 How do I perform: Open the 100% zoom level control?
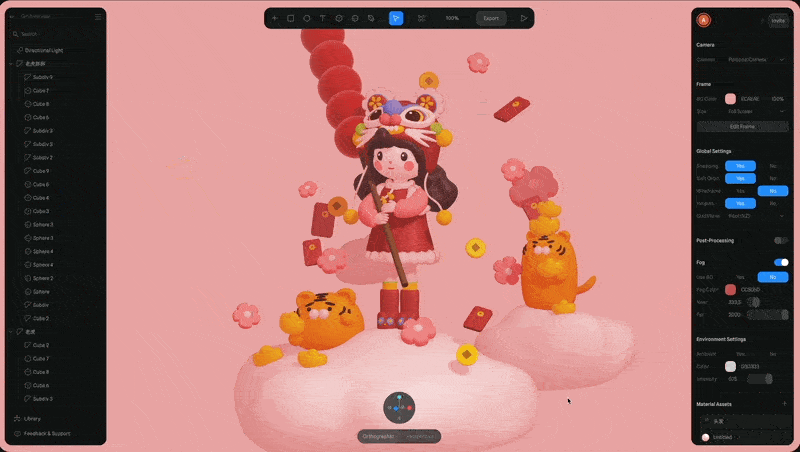click(x=452, y=18)
